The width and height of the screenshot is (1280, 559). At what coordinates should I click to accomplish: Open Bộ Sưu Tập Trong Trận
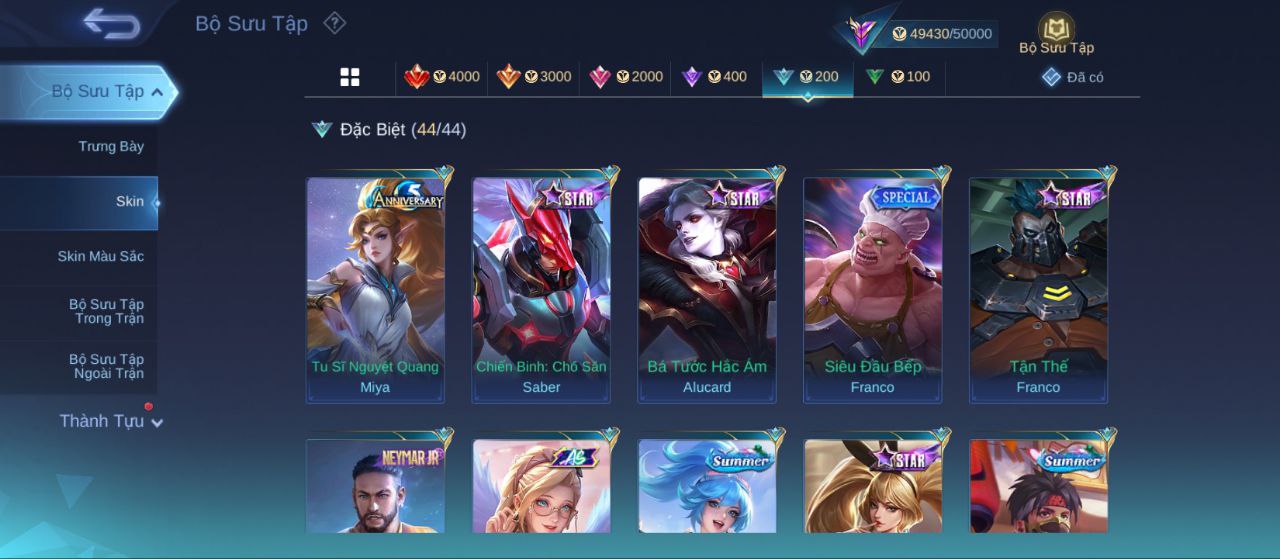106,312
